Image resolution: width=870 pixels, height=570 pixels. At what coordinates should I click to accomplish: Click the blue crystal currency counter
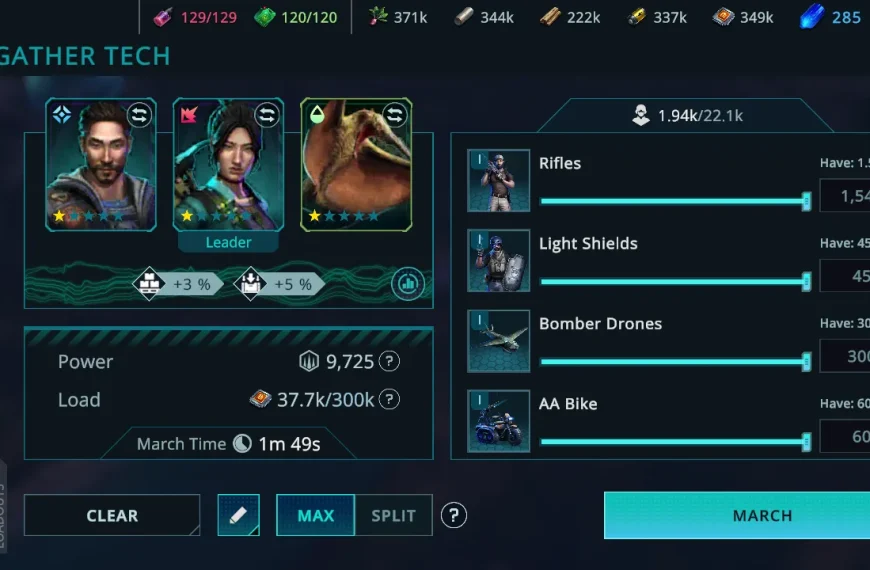[x=831, y=17]
